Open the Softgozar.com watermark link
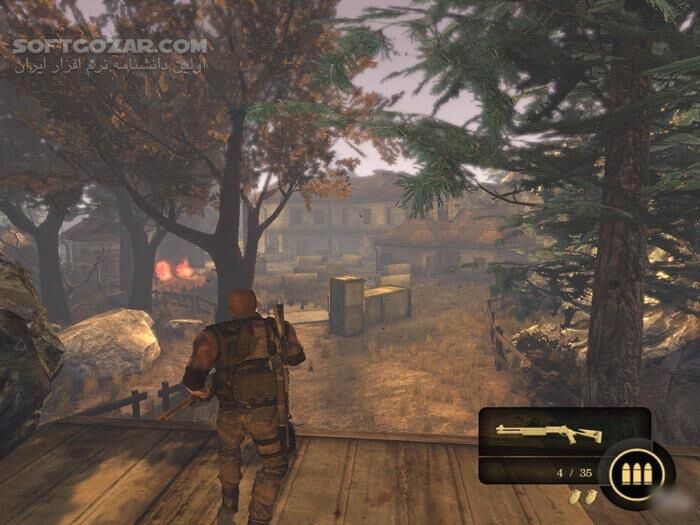The height and width of the screenshot is (525, 700). tap(110, 45)
